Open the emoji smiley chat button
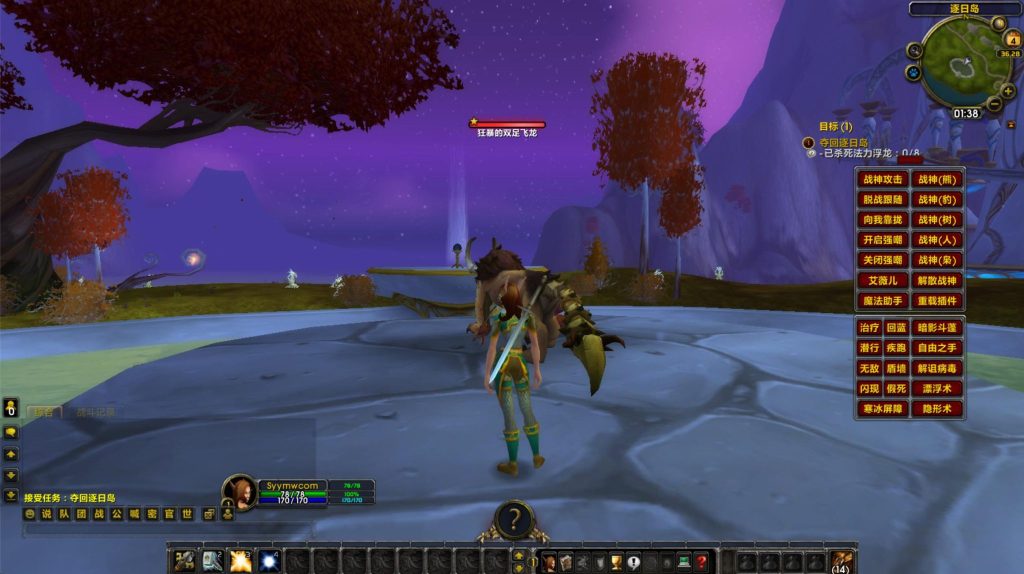This screenshot has height=574, width=1024. pyautogui.click(x=30, y=514)
